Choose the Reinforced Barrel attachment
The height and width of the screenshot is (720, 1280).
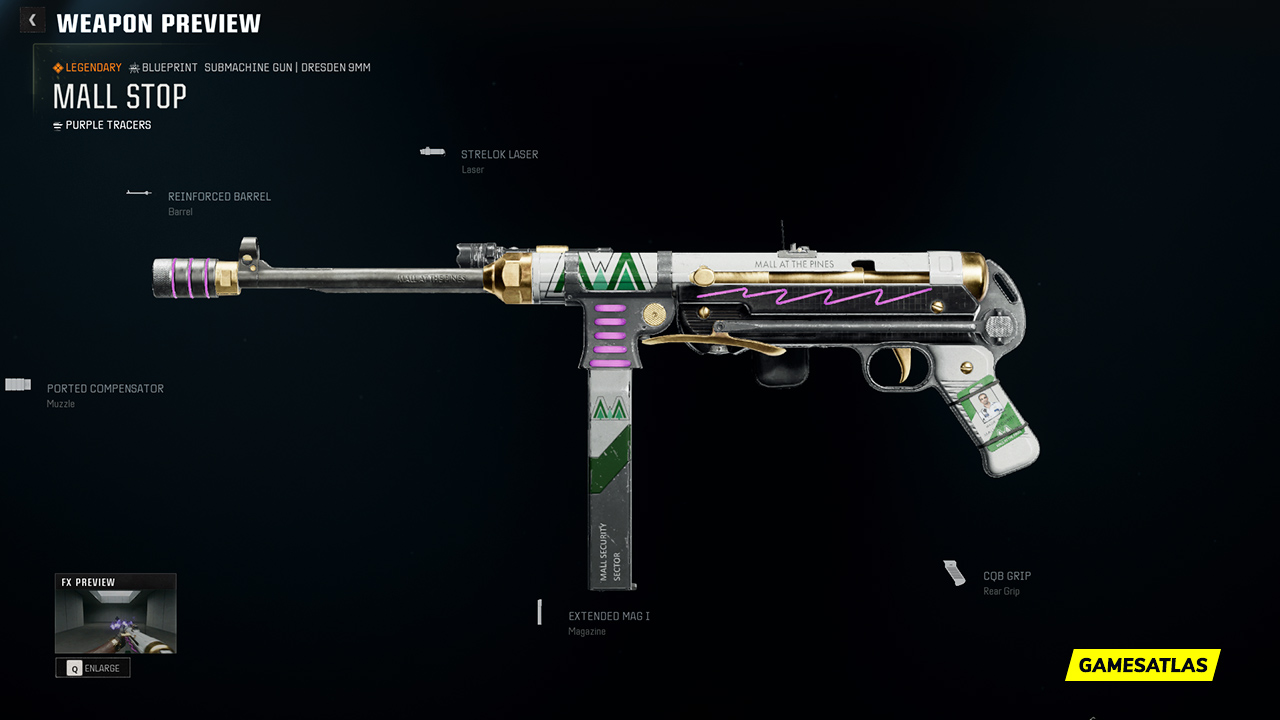pyautogui.click(x=218, y=197)
